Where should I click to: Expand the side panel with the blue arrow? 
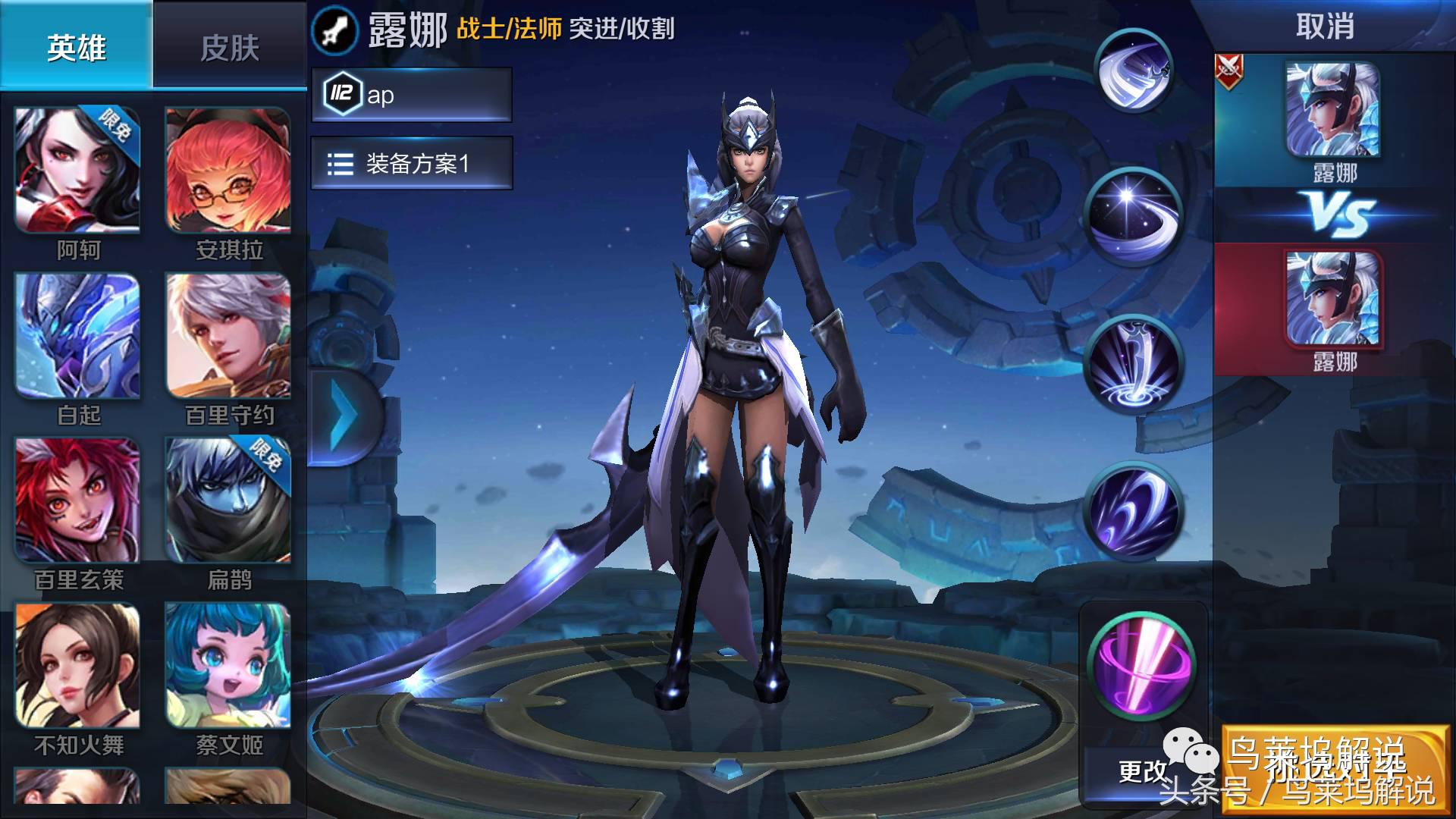(345, 413)
